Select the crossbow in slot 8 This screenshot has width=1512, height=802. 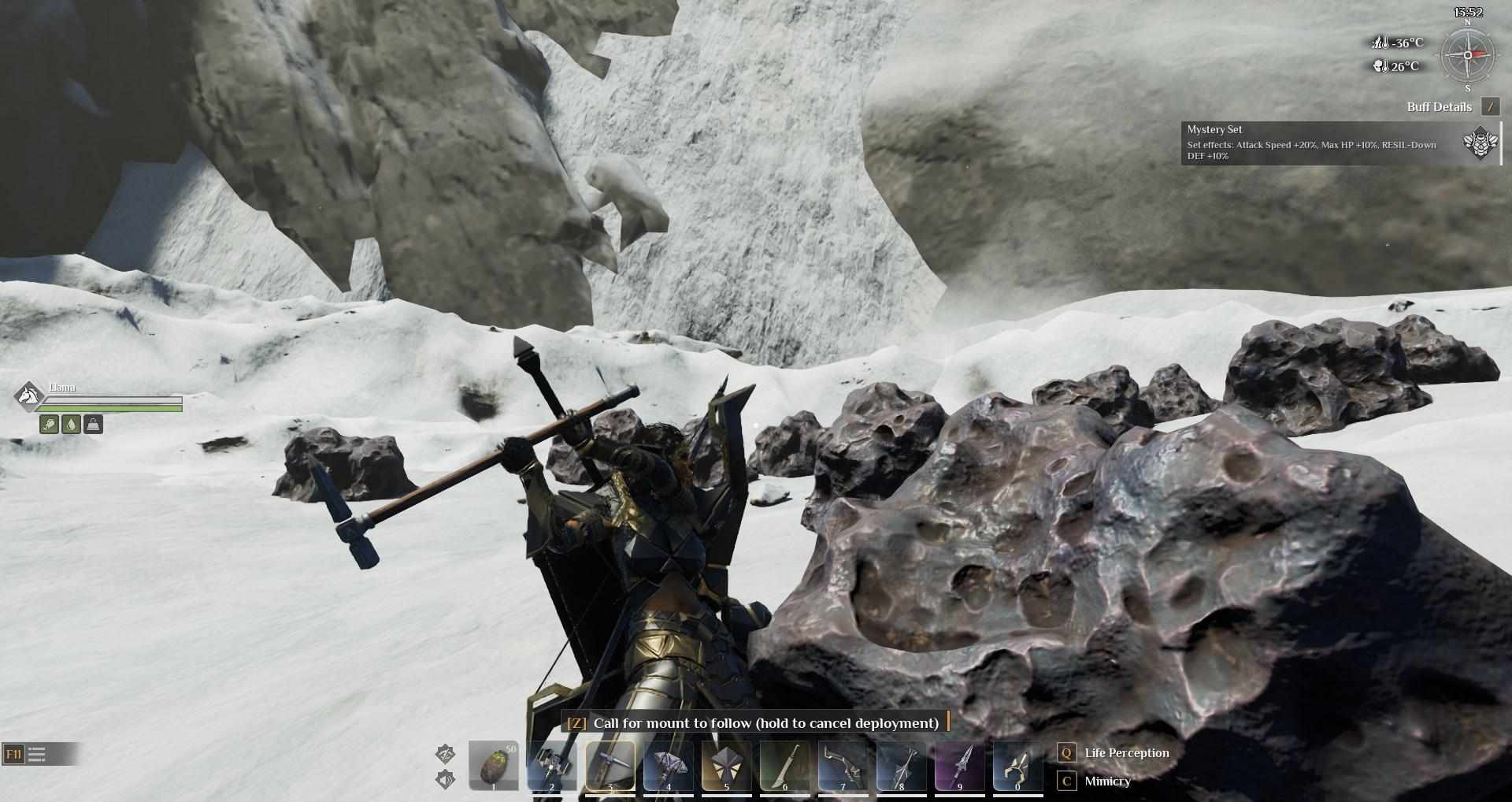click(901, 765)
